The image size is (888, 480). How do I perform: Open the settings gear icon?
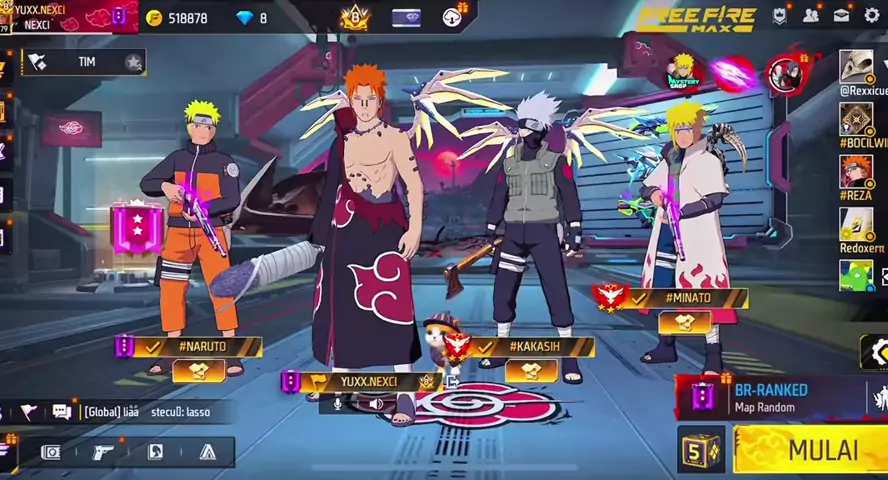872,16
